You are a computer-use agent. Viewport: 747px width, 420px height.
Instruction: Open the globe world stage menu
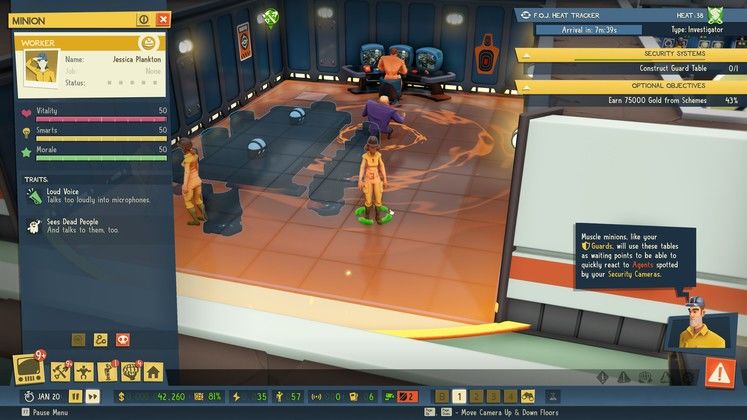point(131,372)
